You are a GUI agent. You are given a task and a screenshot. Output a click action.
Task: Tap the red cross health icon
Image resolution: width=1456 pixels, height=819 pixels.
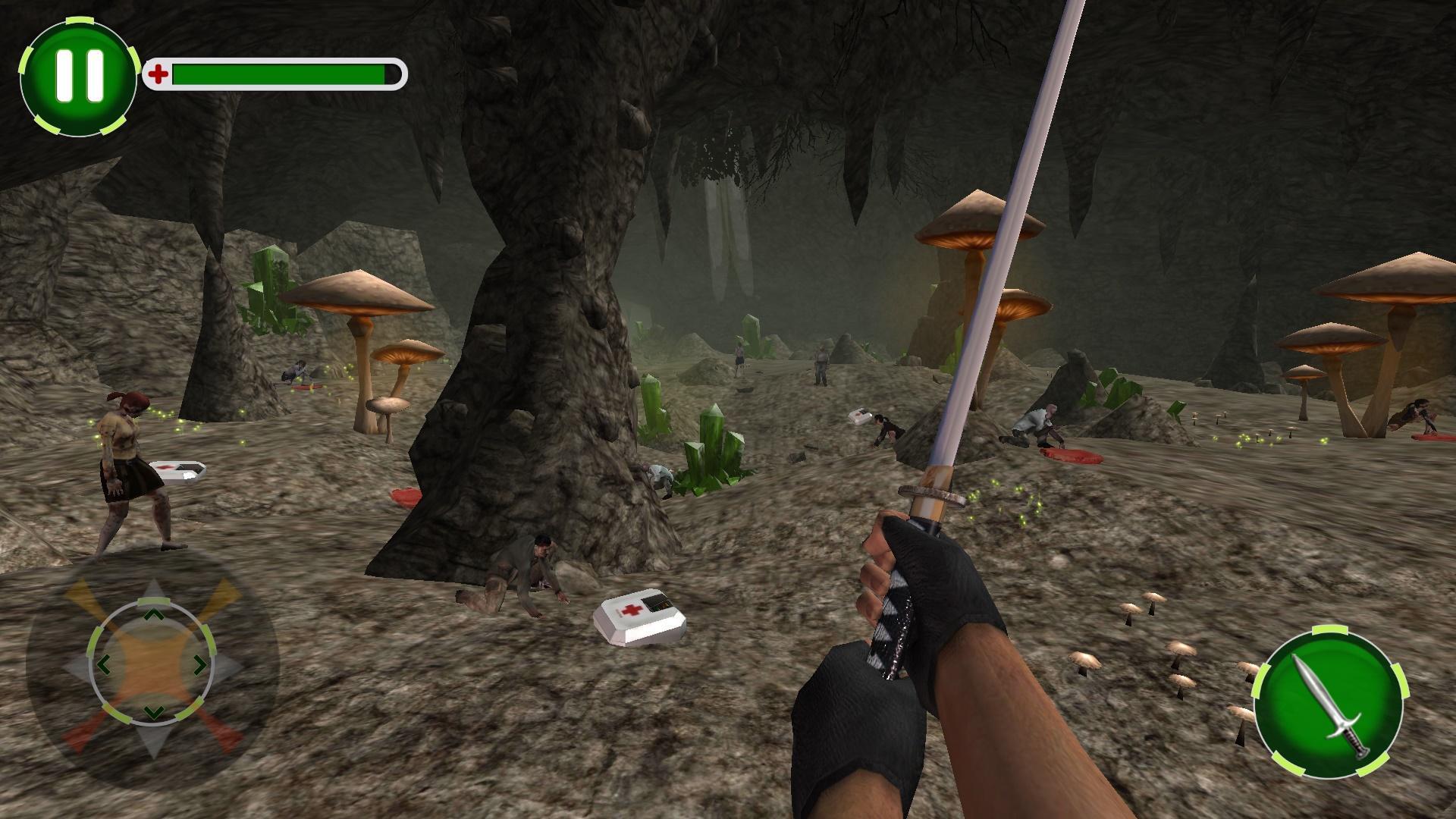tap(160, 74)
